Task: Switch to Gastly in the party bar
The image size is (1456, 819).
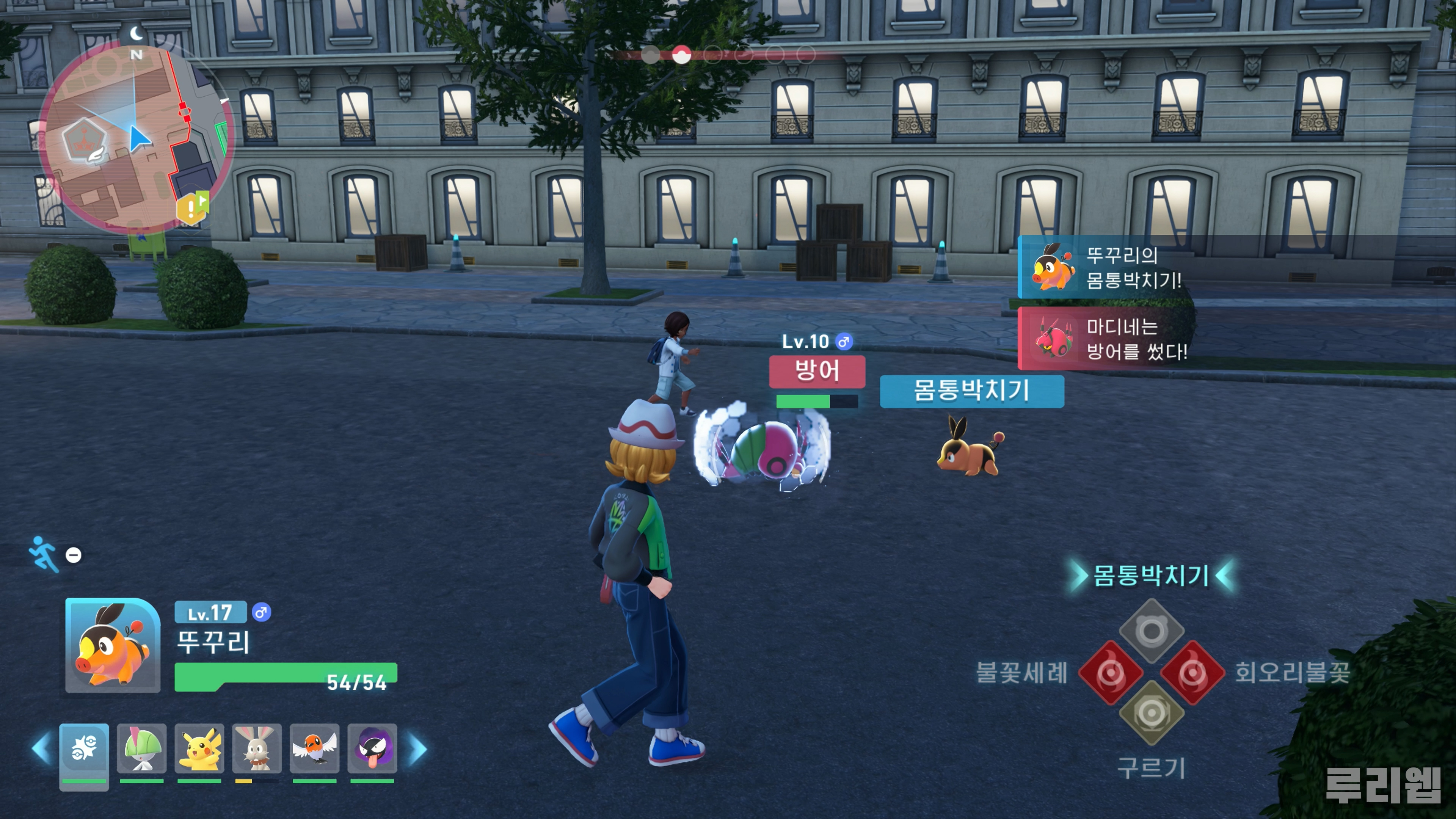Action: [372, 748]
